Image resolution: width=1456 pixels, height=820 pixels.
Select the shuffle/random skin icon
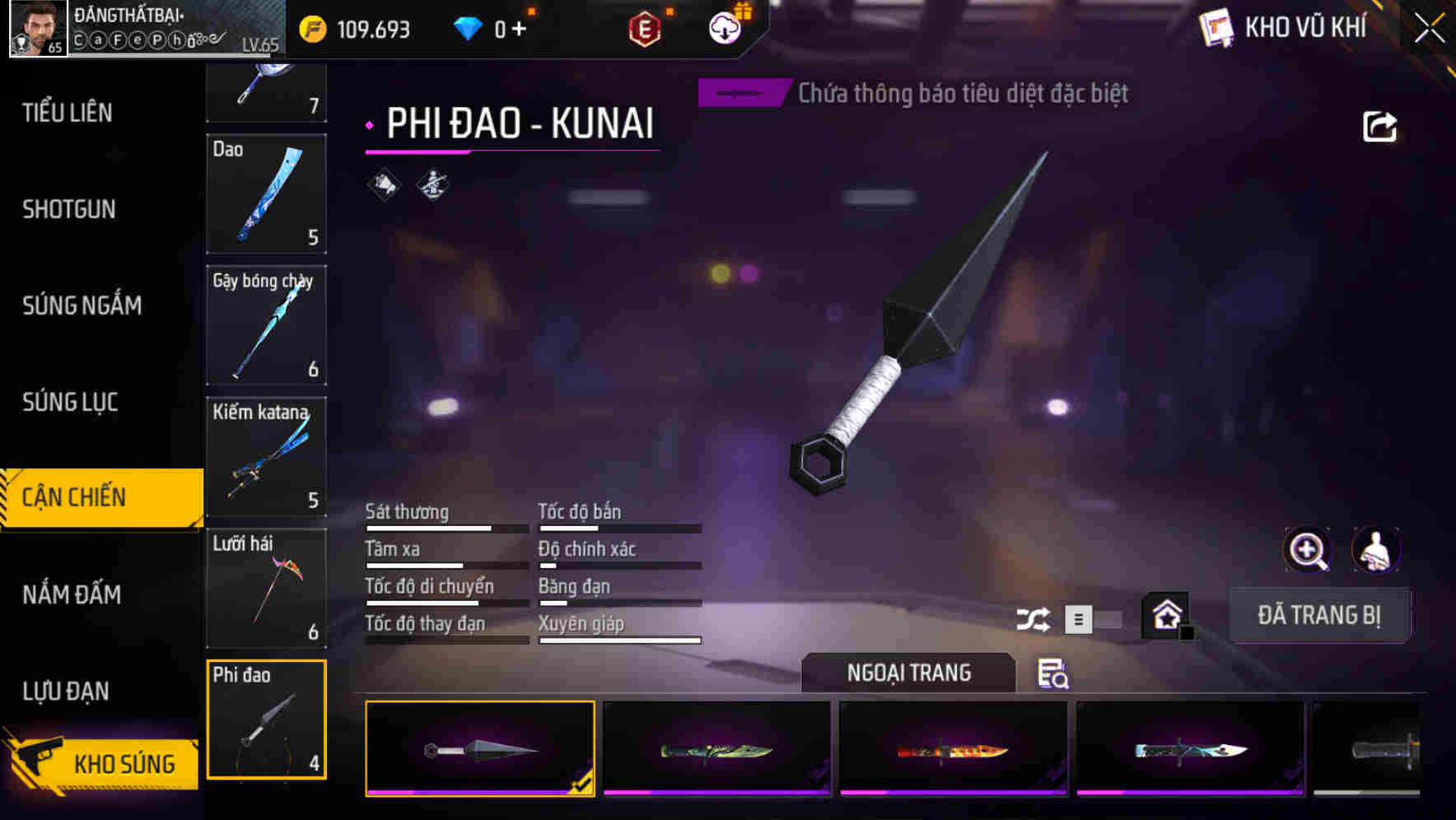click(x=1035, y=618)
